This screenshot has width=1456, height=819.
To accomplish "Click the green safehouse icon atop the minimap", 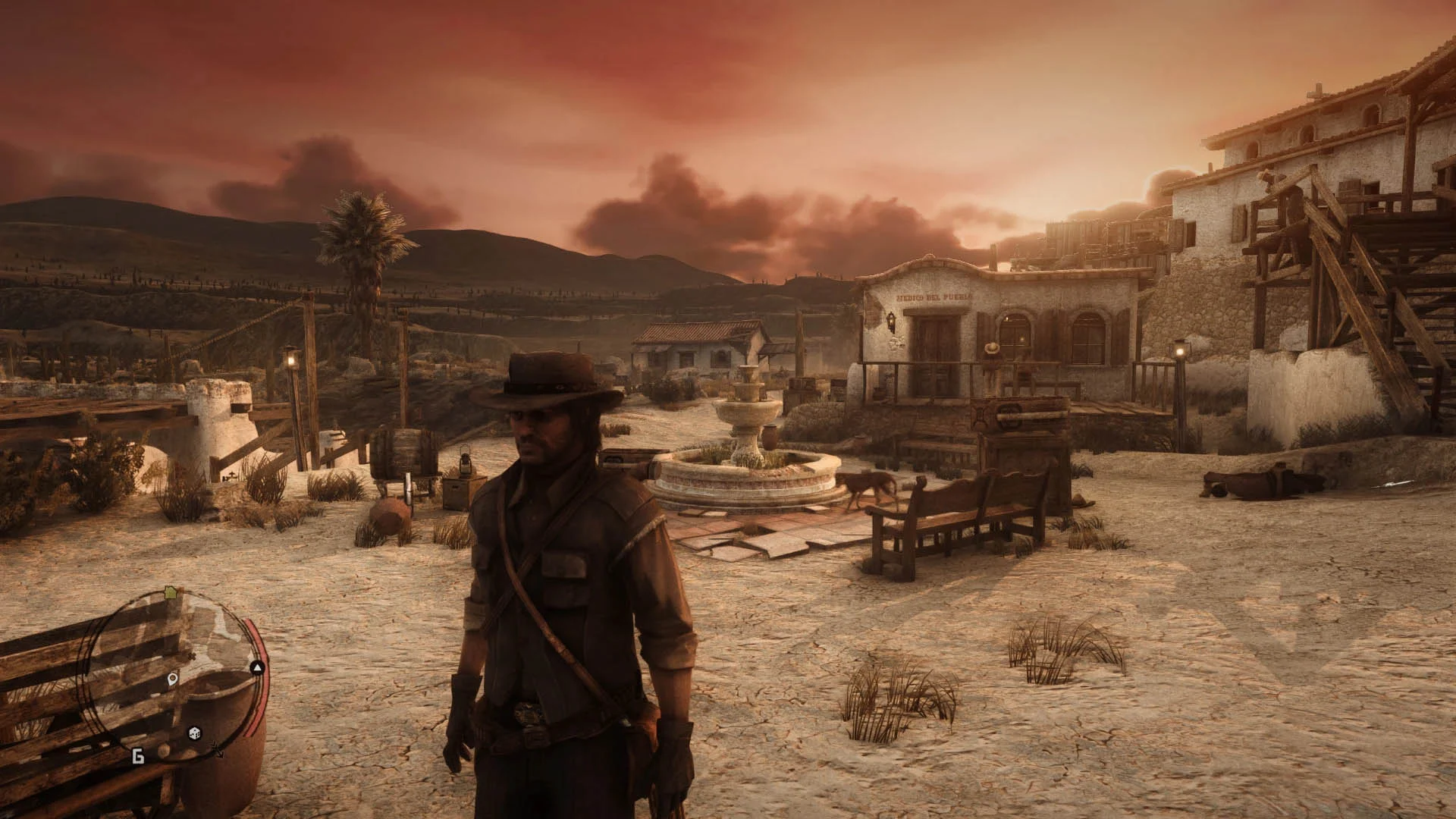I will point(170,591).
